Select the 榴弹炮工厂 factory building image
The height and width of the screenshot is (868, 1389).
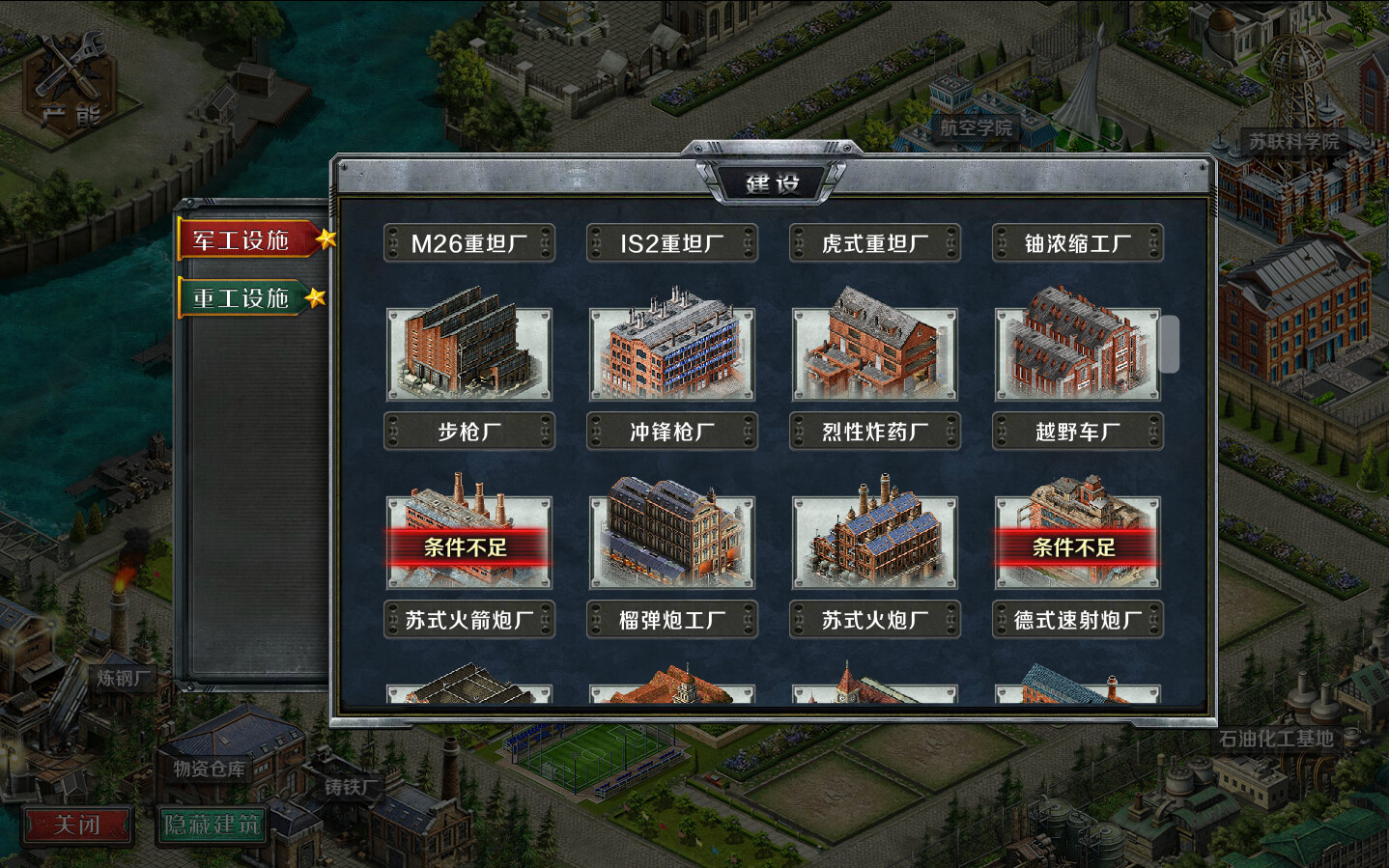tap(672, 539)
